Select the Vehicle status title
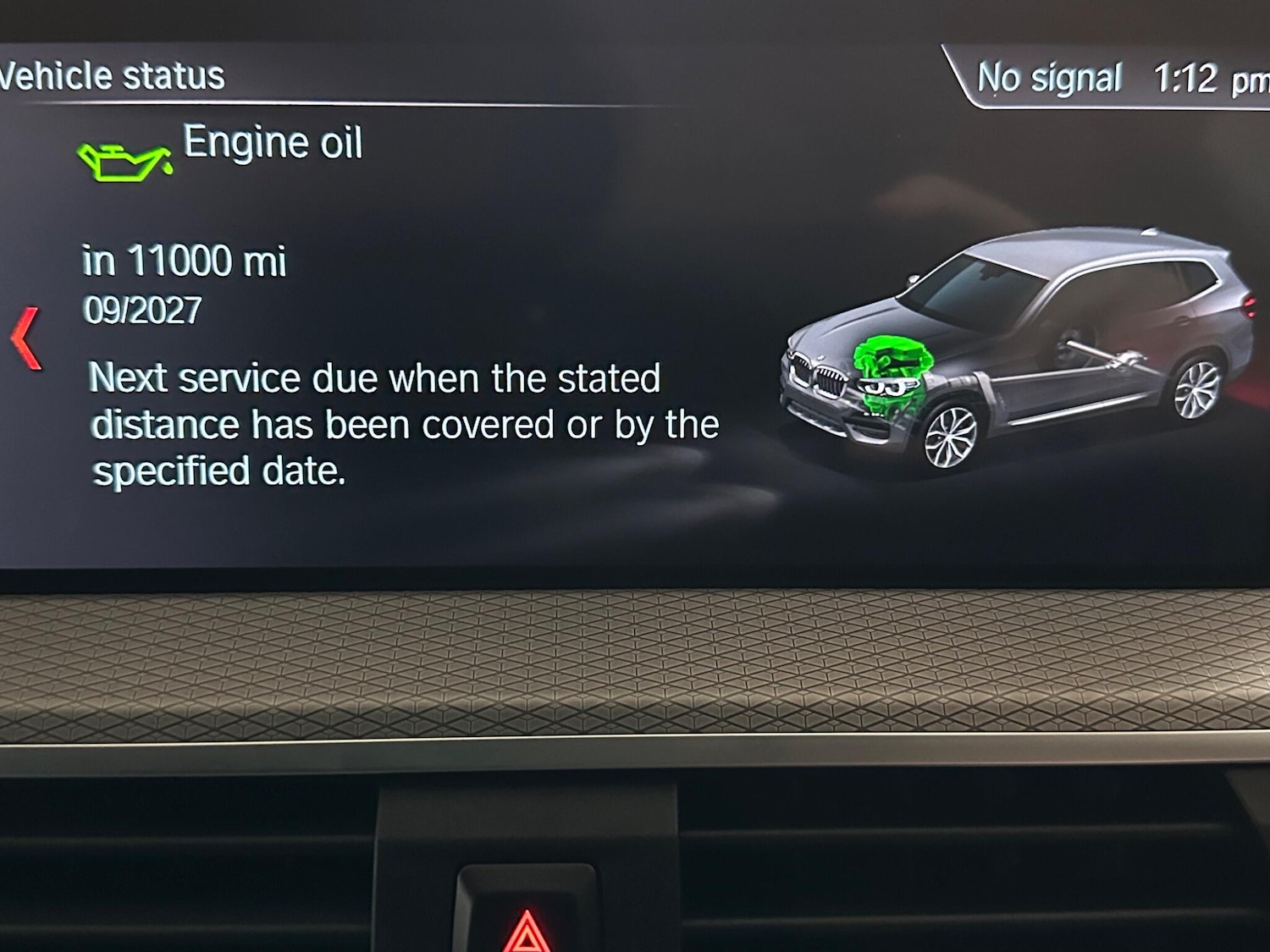The image size is (1270, 952). (108, 74)
